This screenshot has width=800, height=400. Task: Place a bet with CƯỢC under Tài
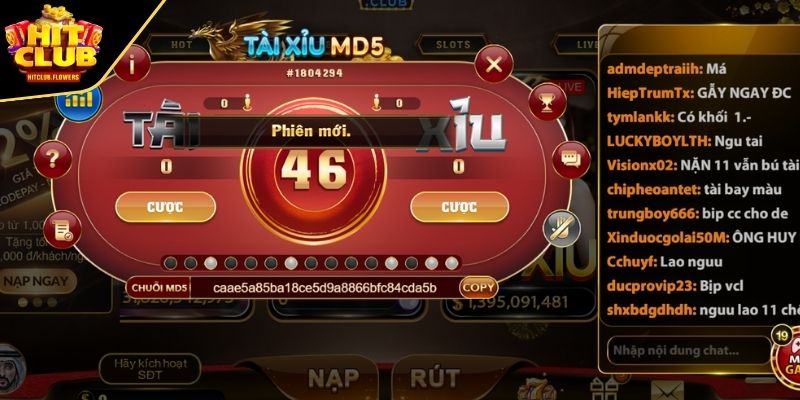tap(165, 207)
